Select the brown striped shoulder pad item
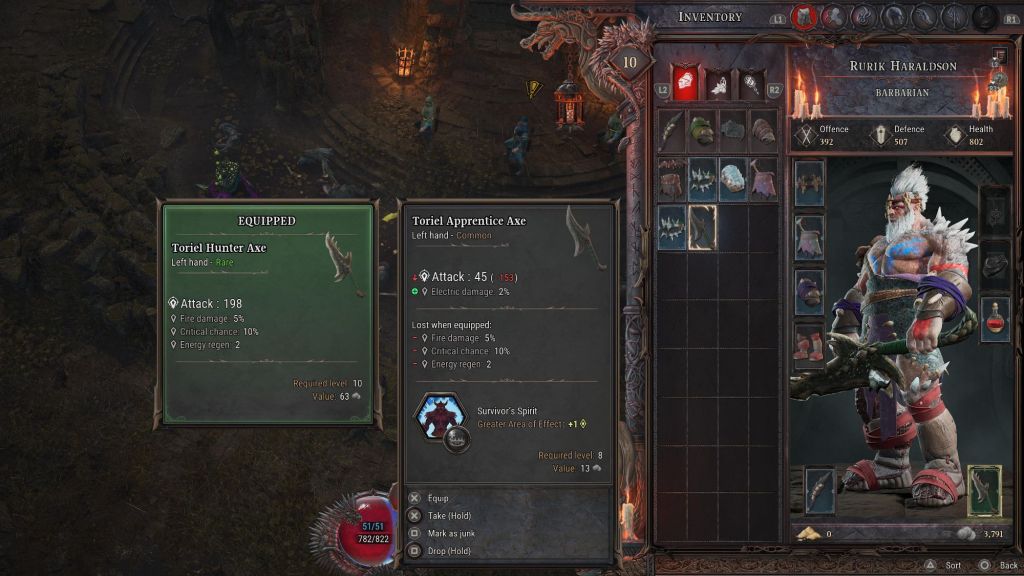 click(671, 178)
